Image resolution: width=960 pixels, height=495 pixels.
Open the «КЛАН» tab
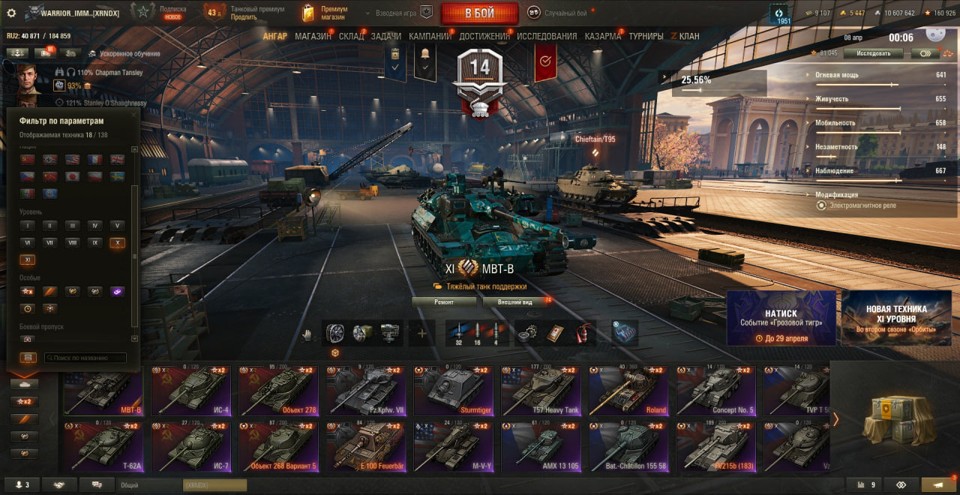(x=688, y=36)
